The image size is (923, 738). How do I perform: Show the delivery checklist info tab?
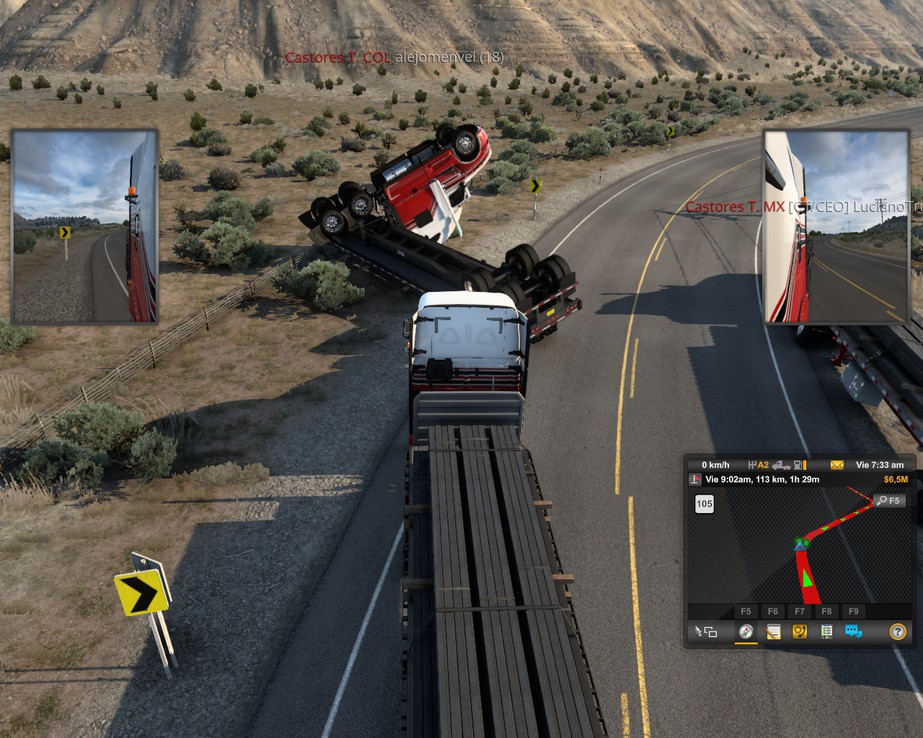coord(827,631)
